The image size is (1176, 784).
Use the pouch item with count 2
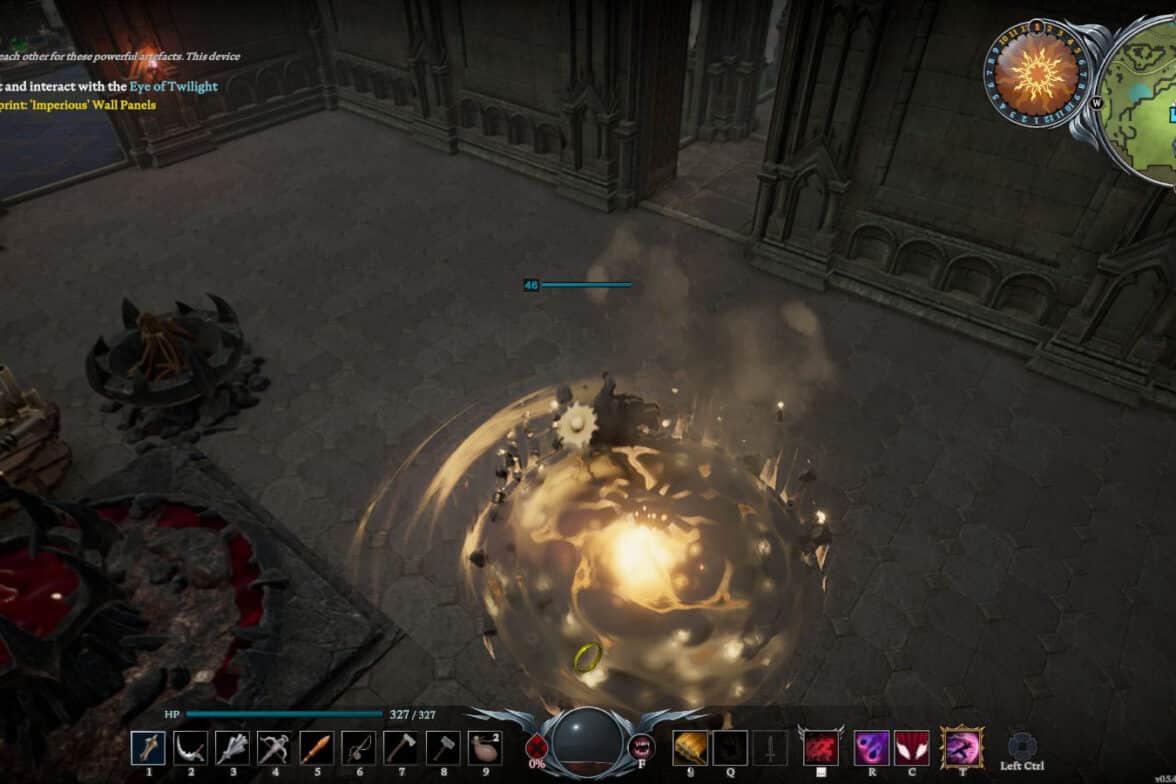point(485,748)
